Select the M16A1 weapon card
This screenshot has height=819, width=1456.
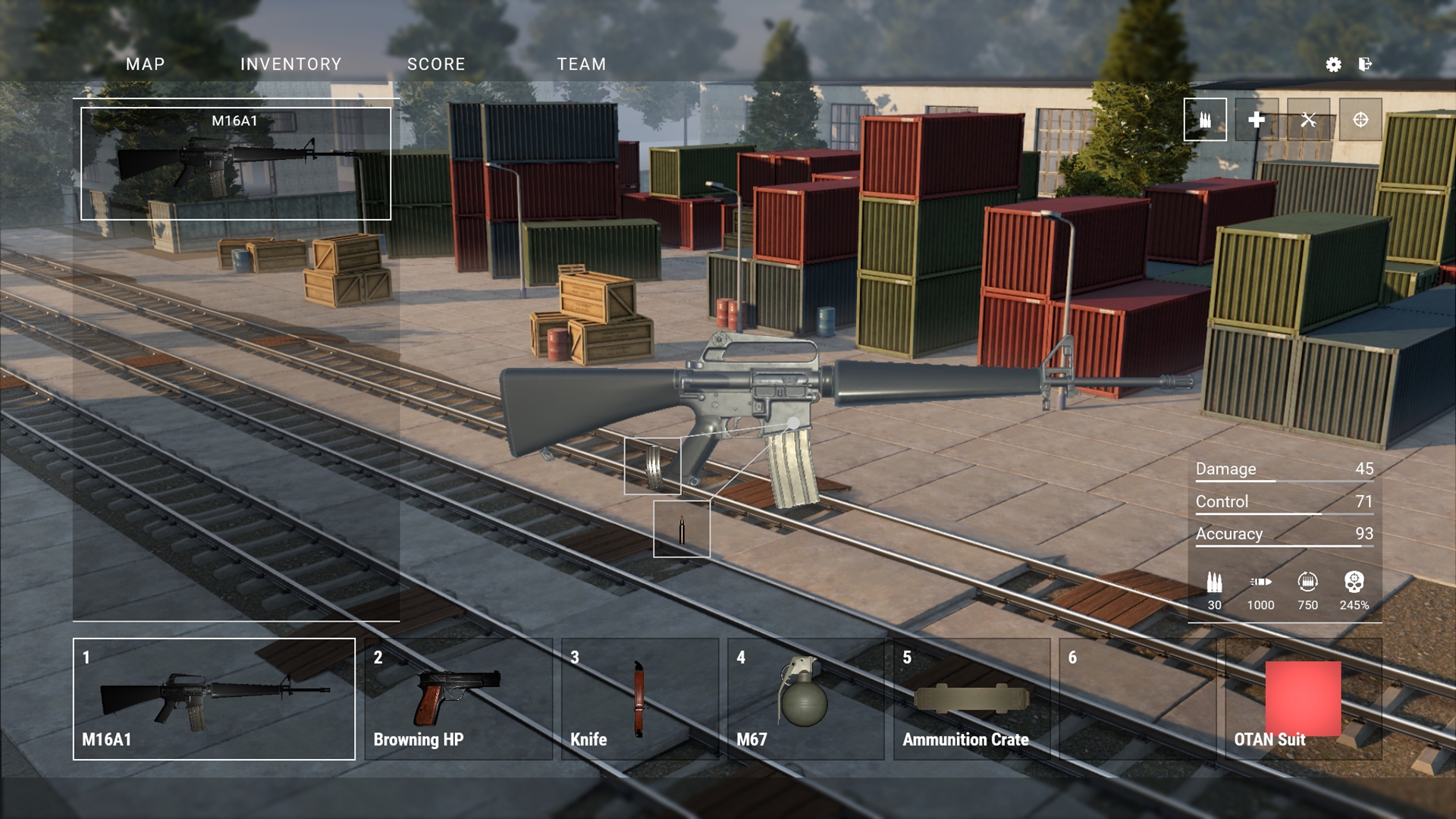tap(235, 164)
